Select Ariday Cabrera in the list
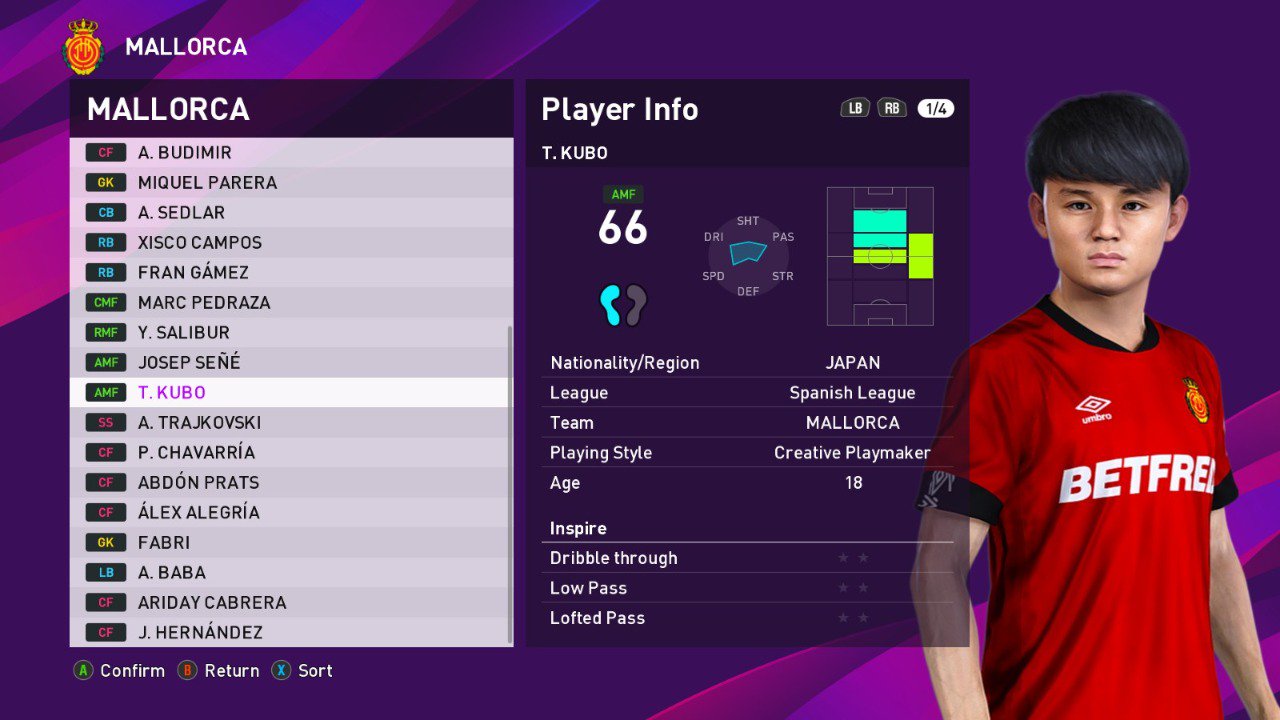The image size is (1280, 720). (x=290, y=603)
